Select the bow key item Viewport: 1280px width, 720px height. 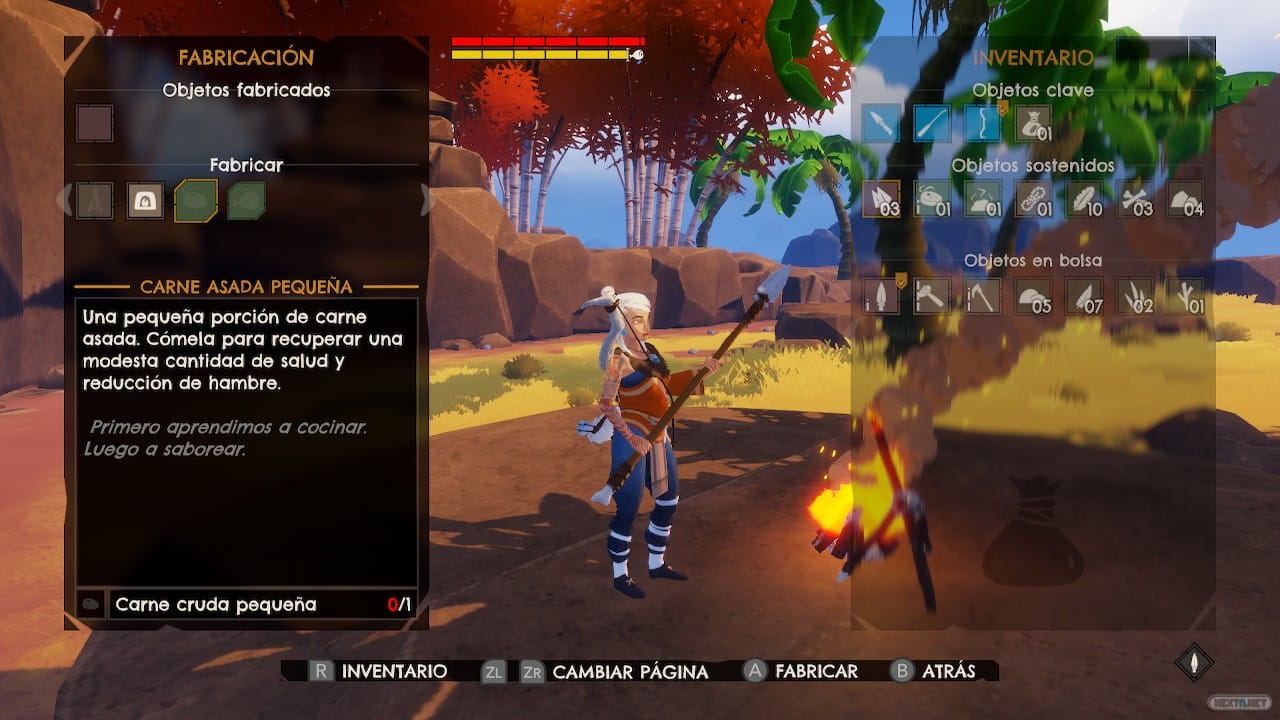(x=983, y=124)
